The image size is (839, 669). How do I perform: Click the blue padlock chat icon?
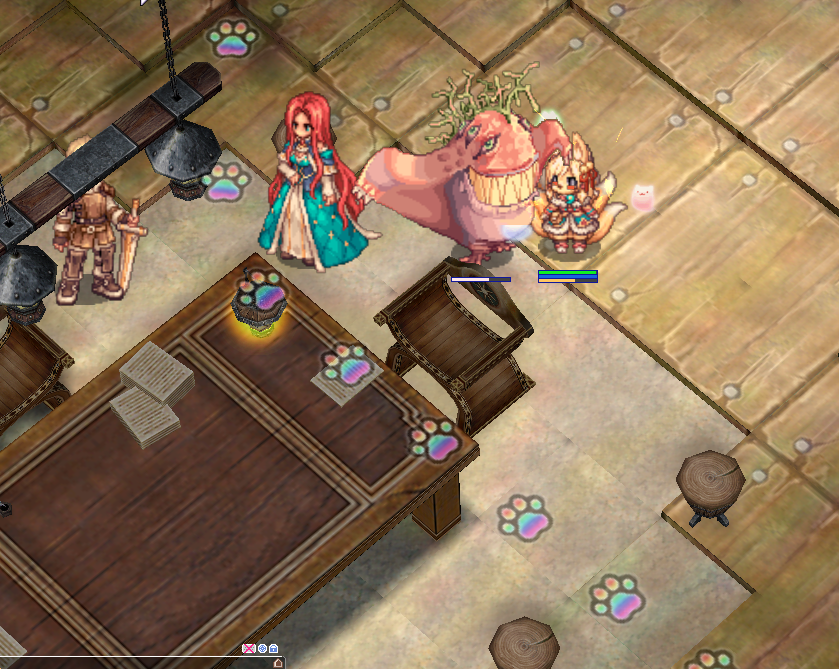pyautogui.click(x=273, y=649)
